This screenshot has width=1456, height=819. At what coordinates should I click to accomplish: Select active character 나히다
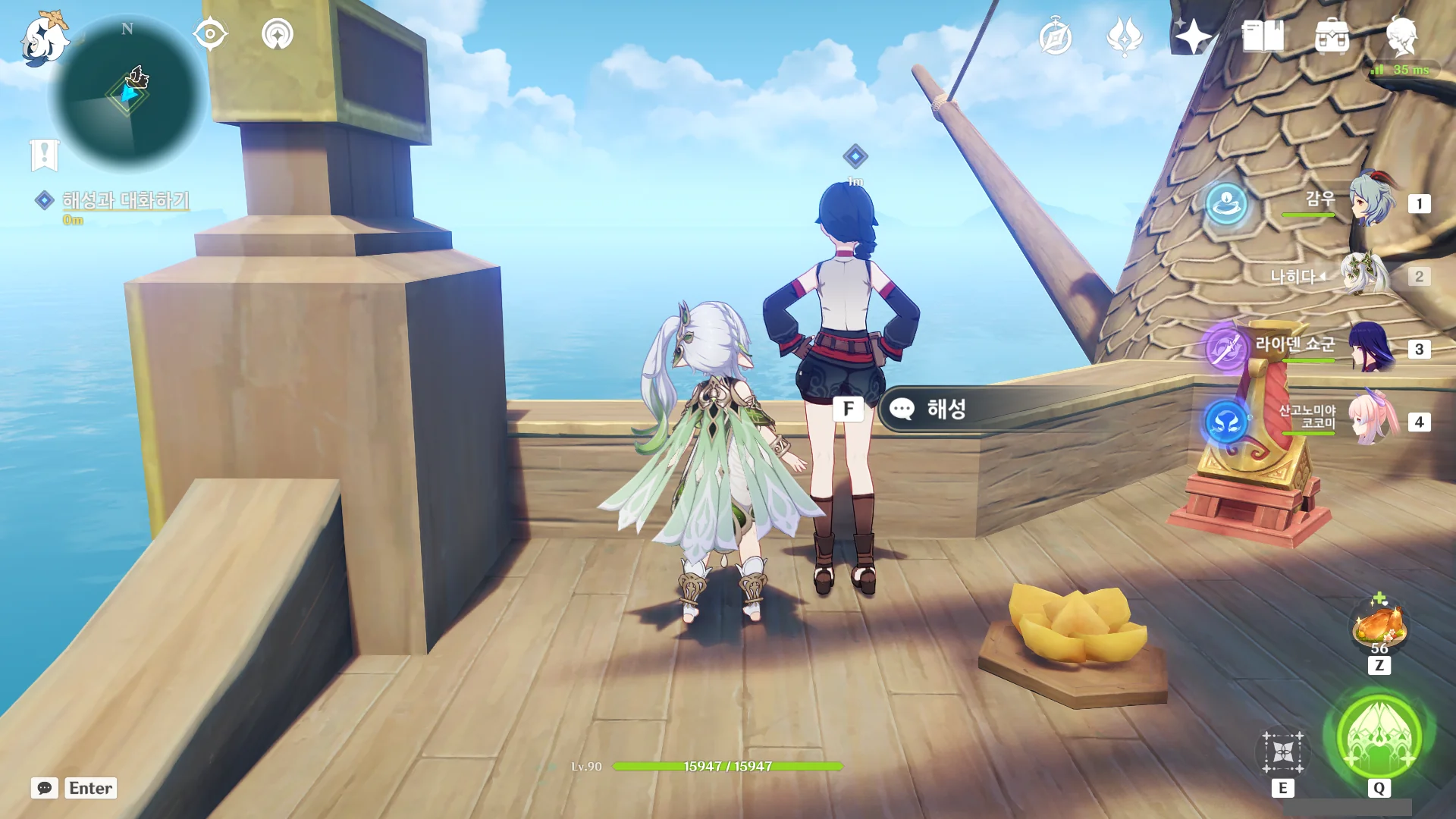tap(1363, 275)
